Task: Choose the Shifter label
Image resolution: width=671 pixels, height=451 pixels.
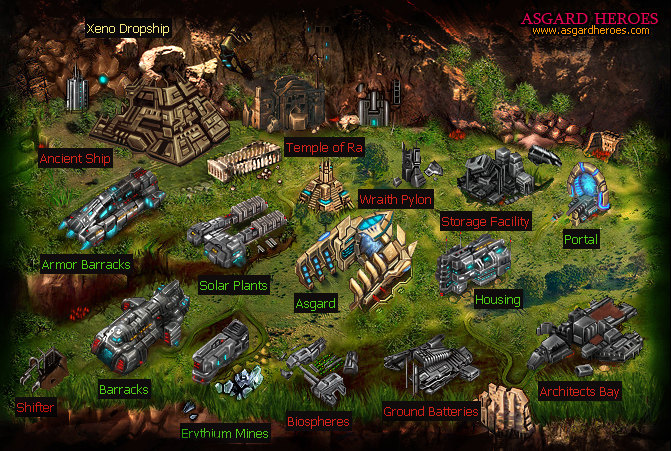Action: click(35, 407)
